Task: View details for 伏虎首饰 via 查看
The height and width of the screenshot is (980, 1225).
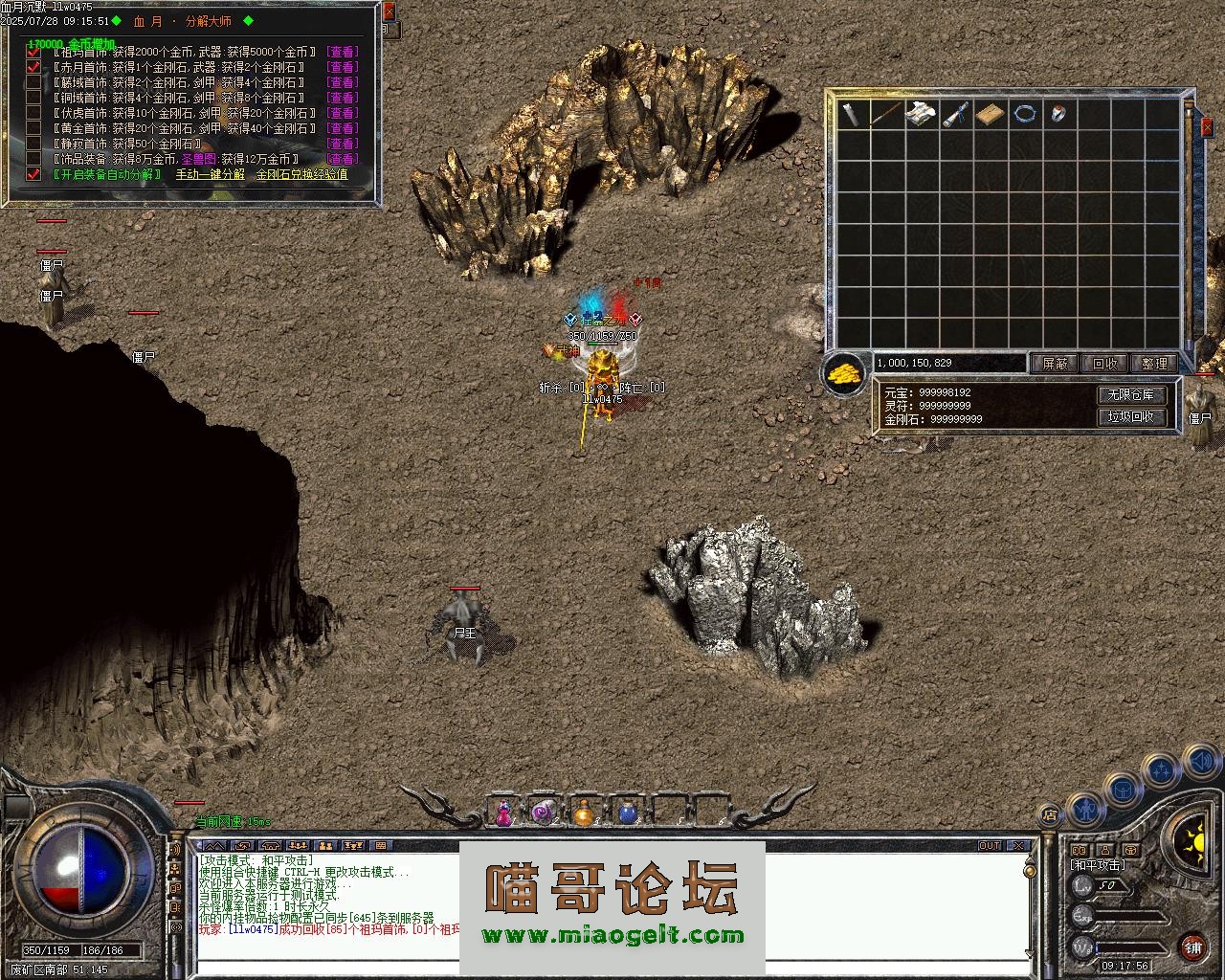Action: point(342,113)
